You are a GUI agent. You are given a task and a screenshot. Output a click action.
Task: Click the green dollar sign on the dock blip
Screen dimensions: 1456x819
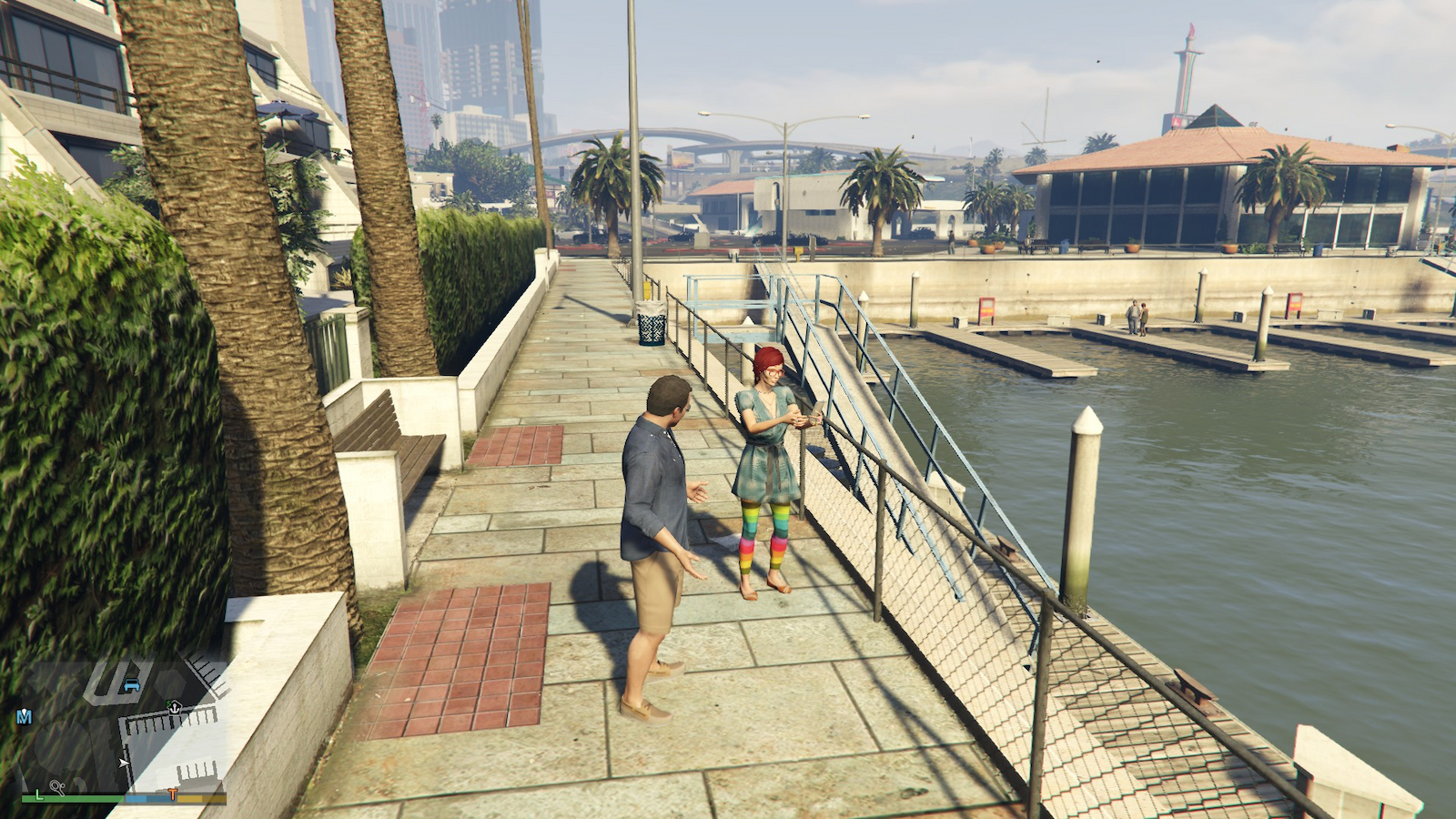coord(169,703)
